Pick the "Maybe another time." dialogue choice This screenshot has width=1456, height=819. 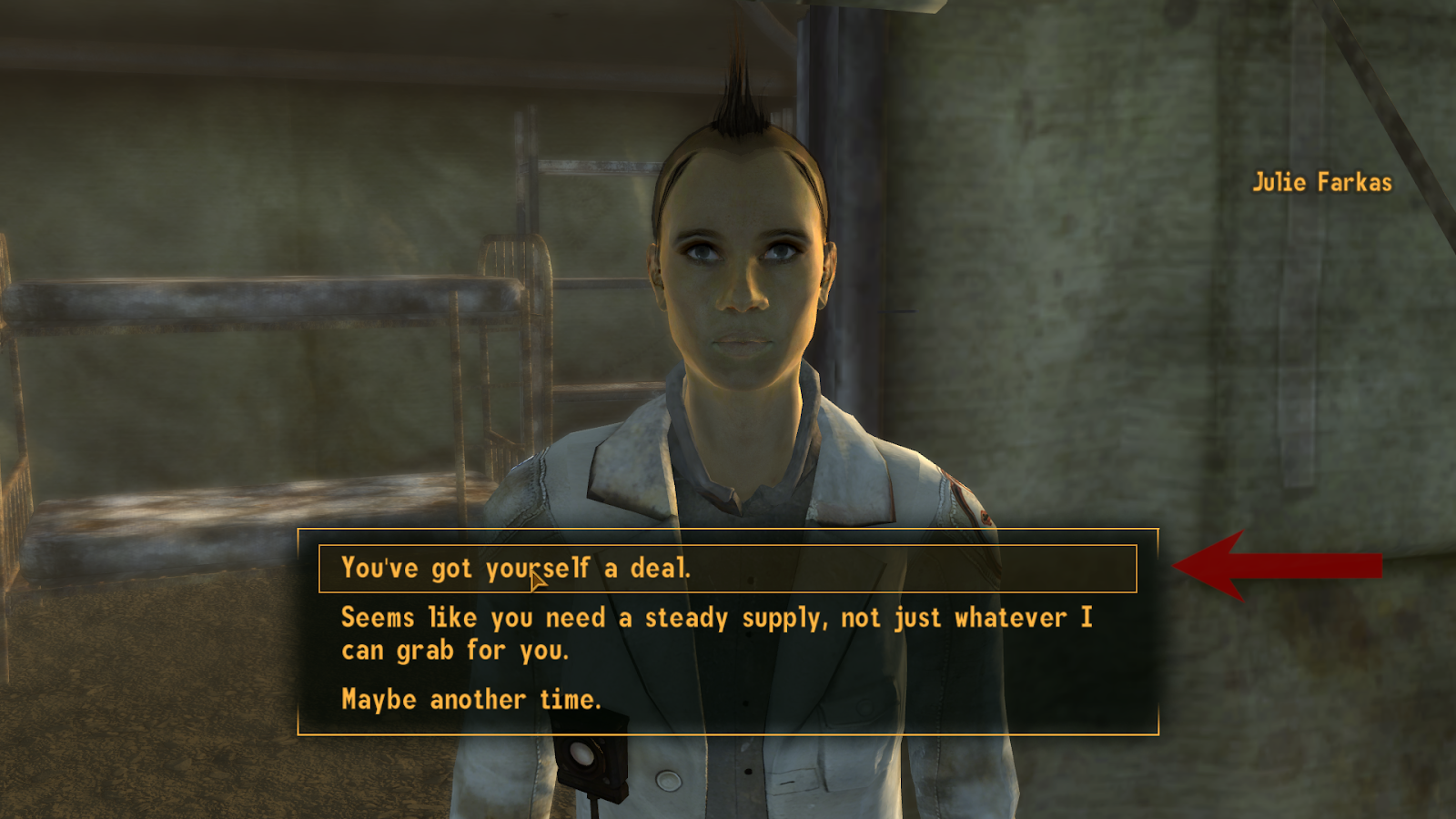point(471,700)
